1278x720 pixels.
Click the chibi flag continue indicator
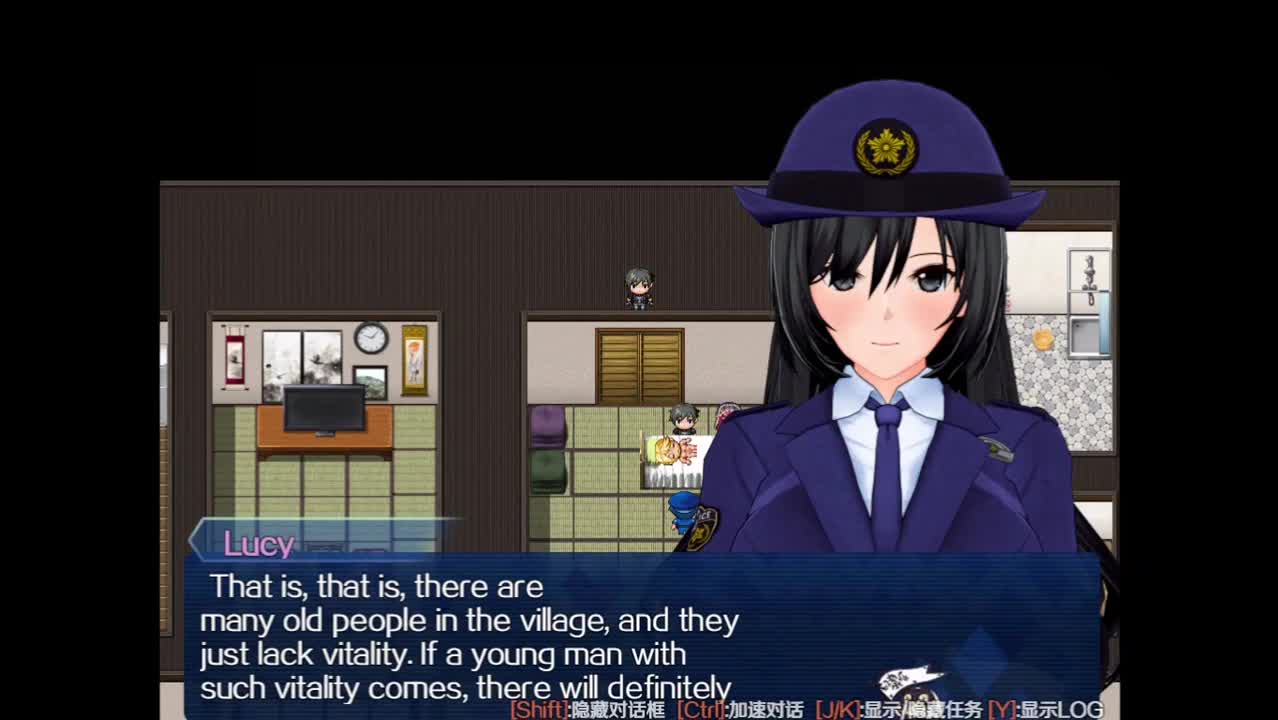(911, 686)
